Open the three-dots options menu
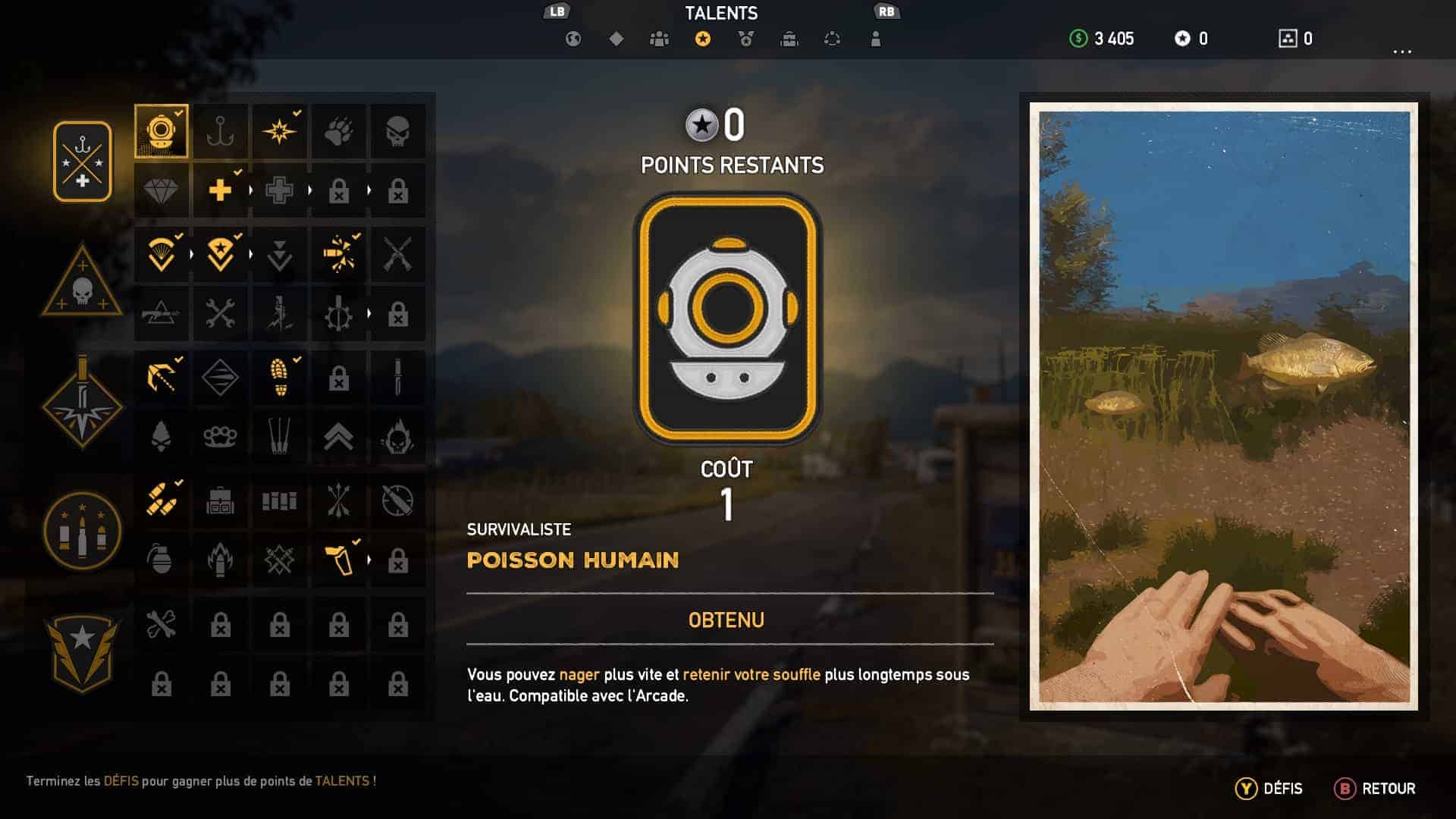The height and width of the screenshot is (819, 1456). click(x=1402, y=52)
